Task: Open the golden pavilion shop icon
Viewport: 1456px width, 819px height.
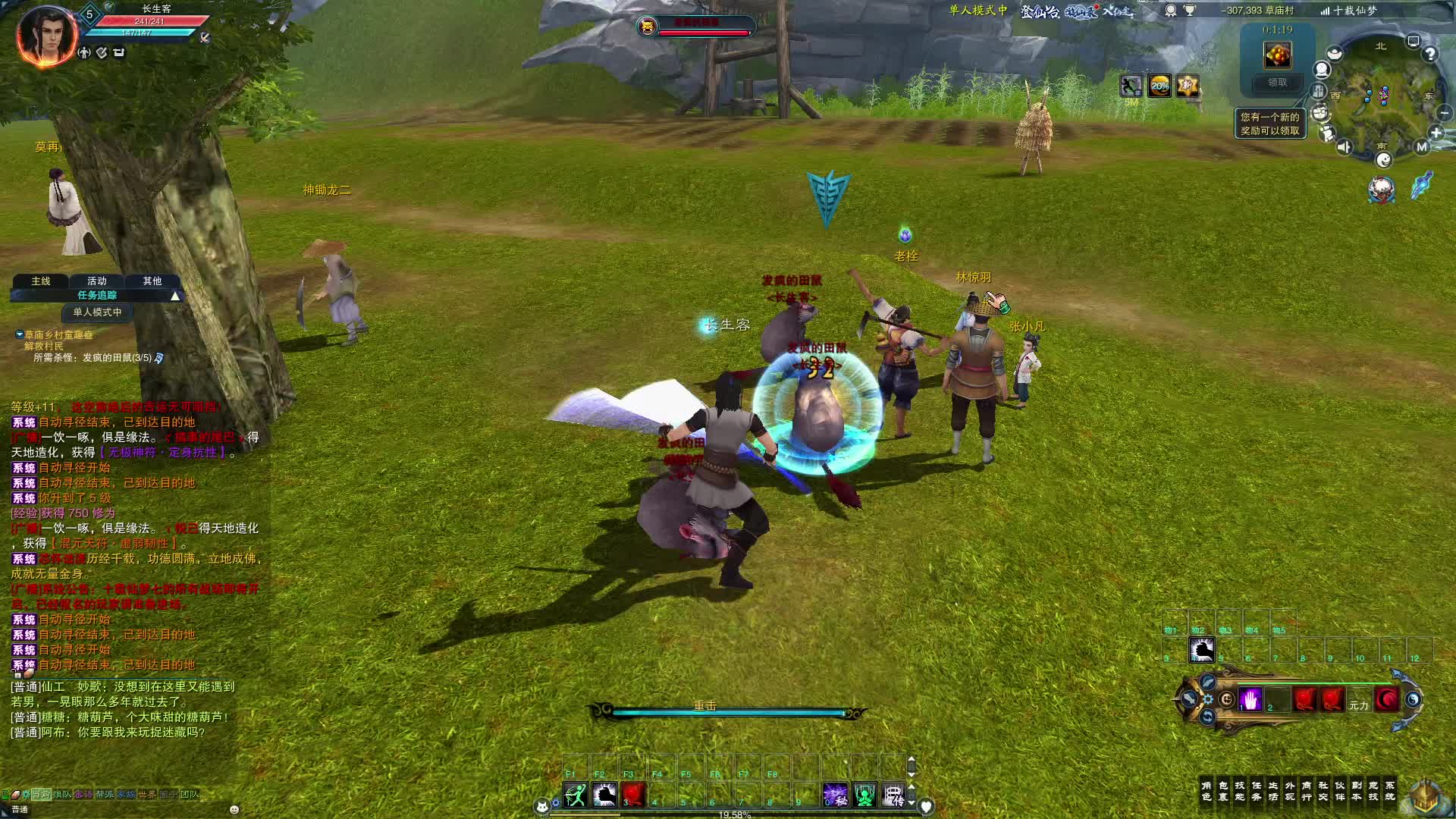Action: [1426, 796]
